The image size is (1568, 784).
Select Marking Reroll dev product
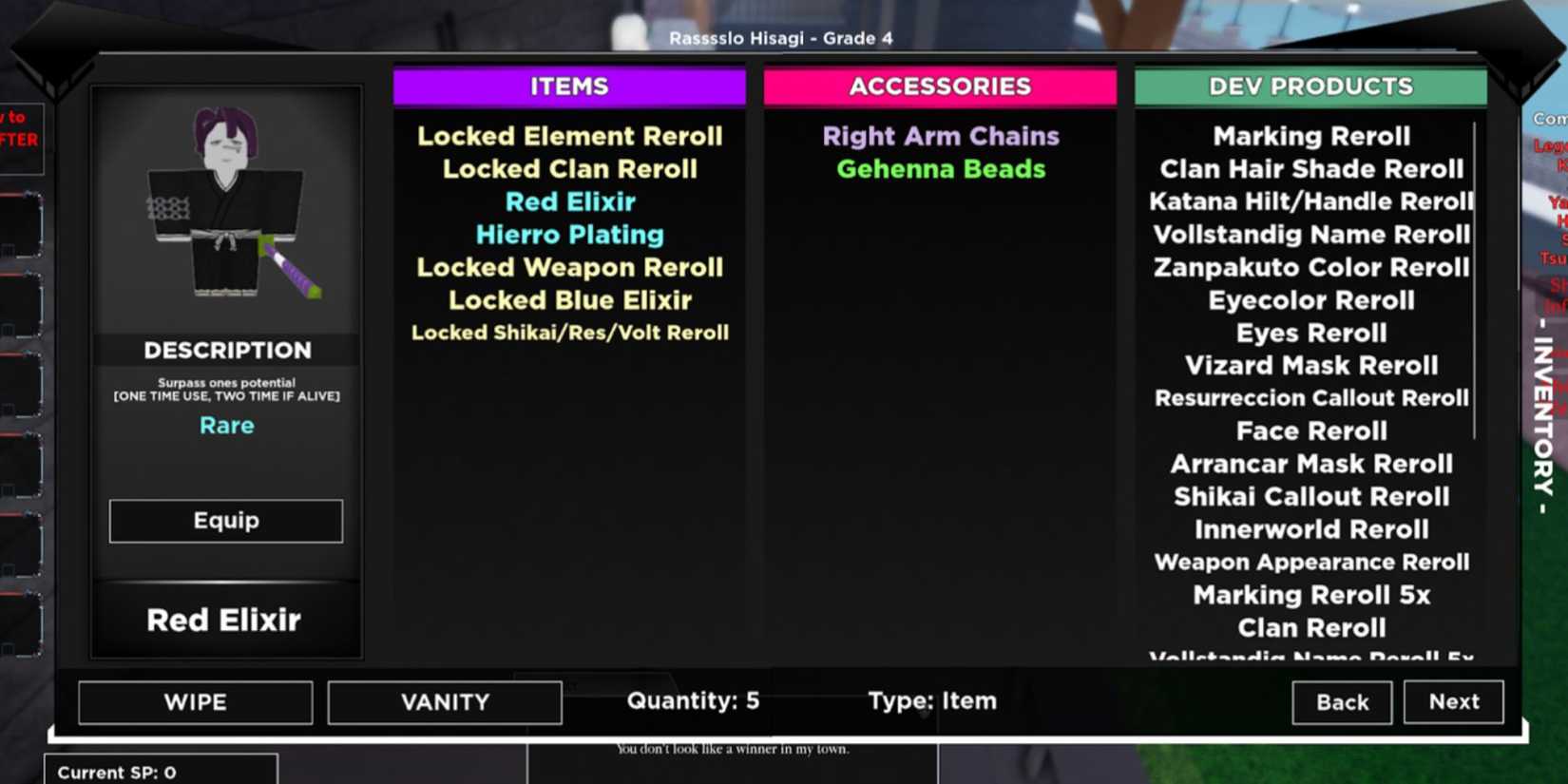pos(1311,136)
